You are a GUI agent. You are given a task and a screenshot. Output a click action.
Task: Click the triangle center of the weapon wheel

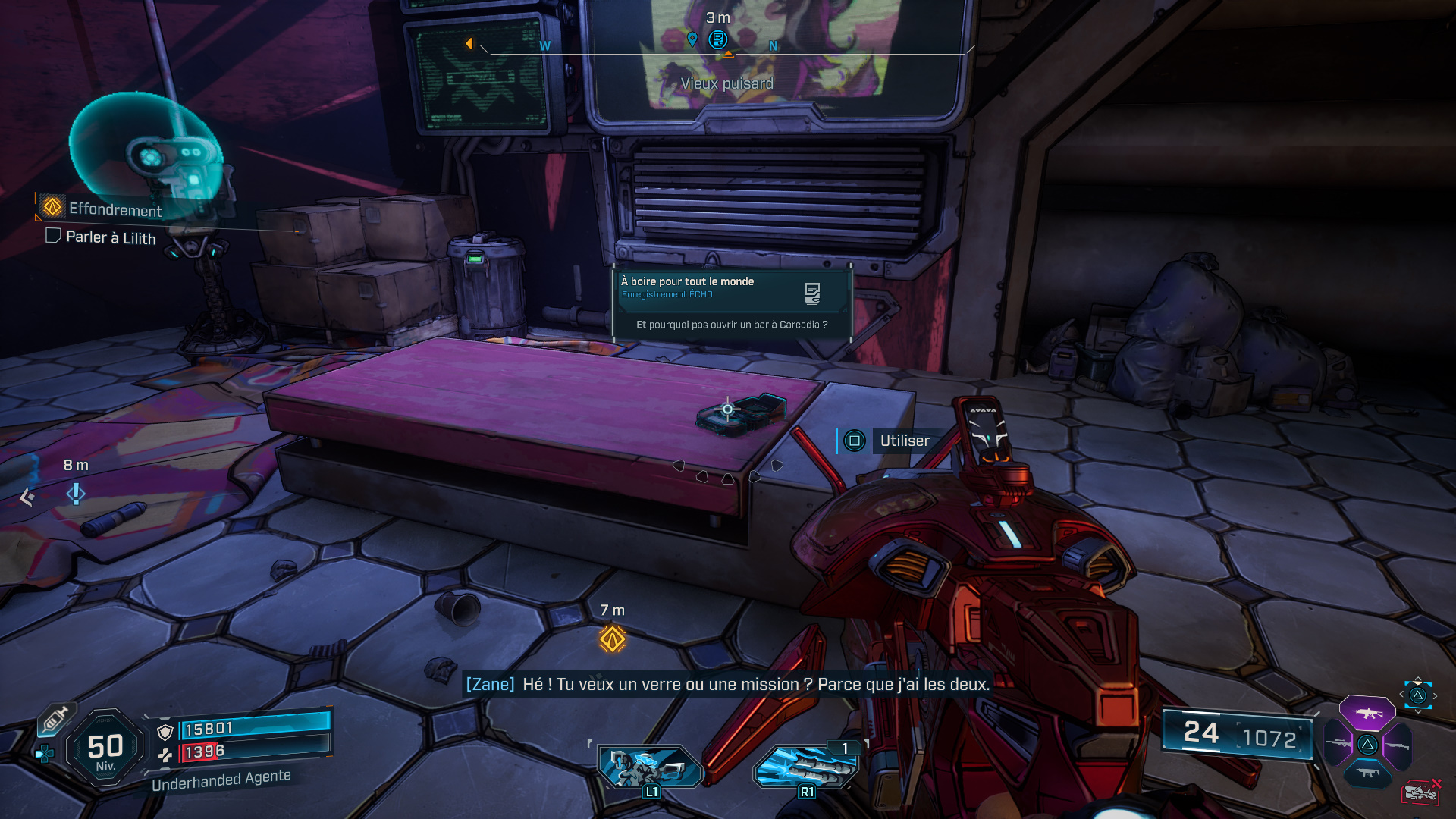(1367, 745)
